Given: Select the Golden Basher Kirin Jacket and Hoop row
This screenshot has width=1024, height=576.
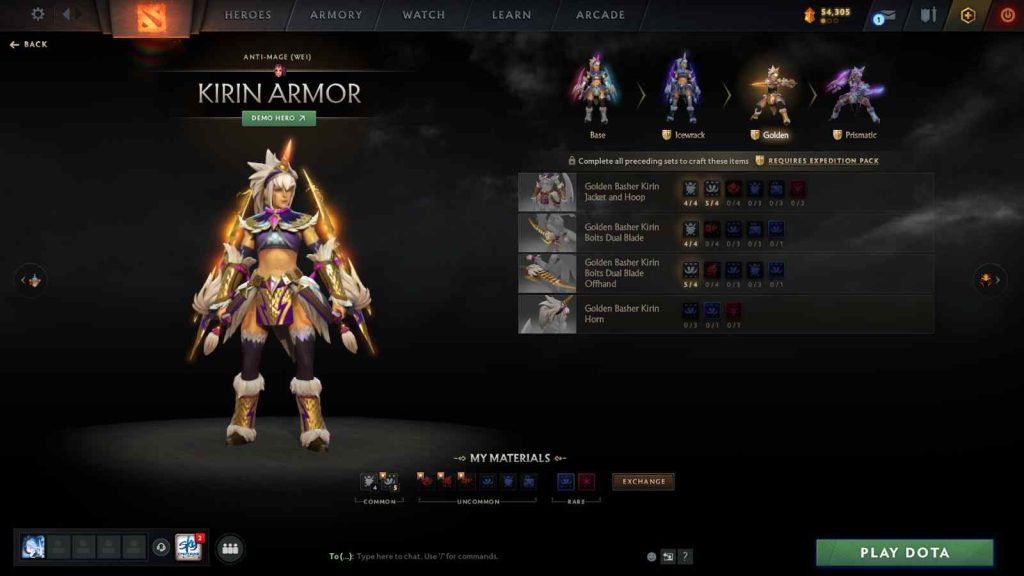Looking at the screenshot, I should (x=620, y=192).
